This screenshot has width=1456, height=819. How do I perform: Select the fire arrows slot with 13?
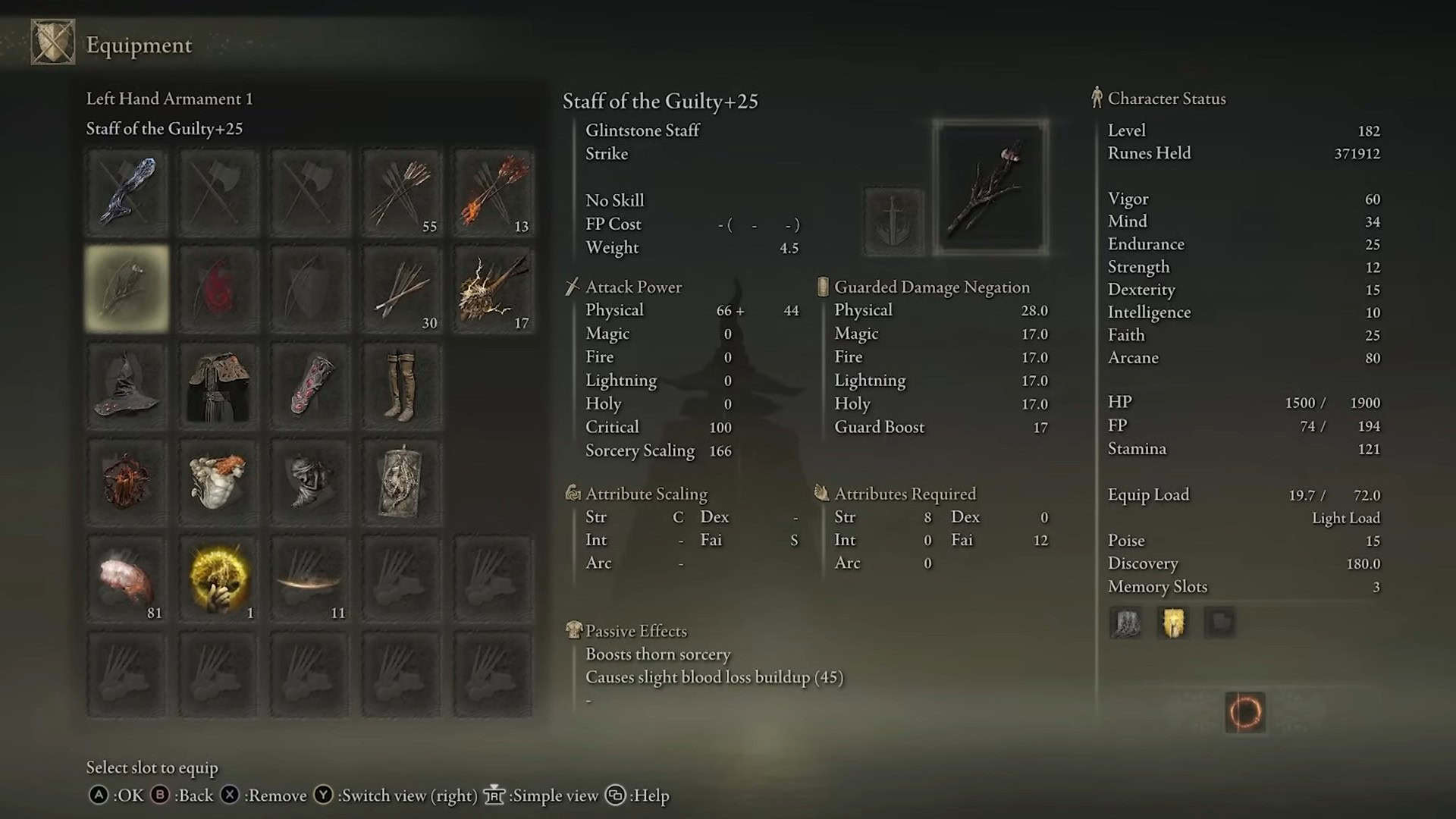493,192
